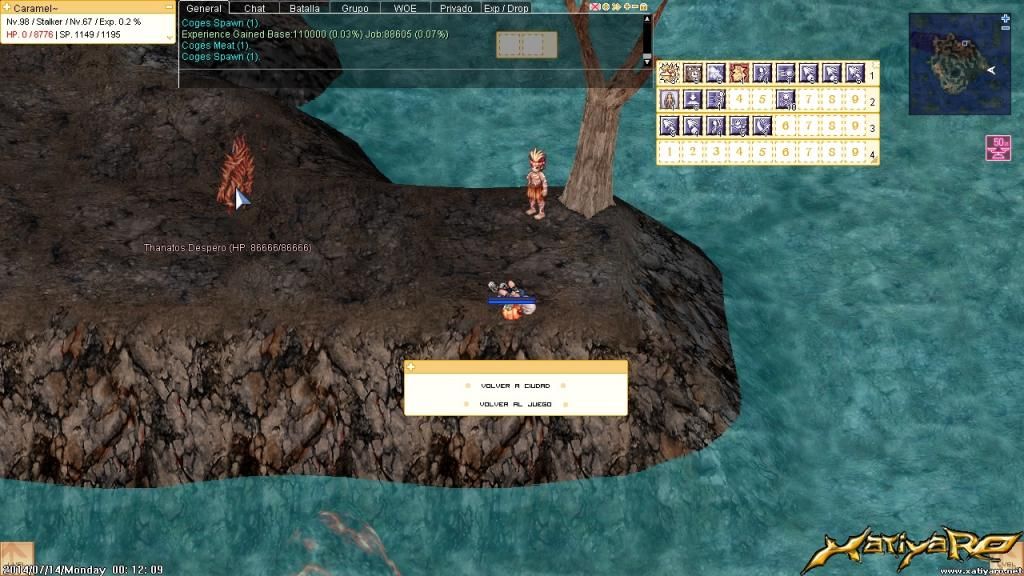Open the Privado chat tab
Screen dimensions: 1024x576
456,8
